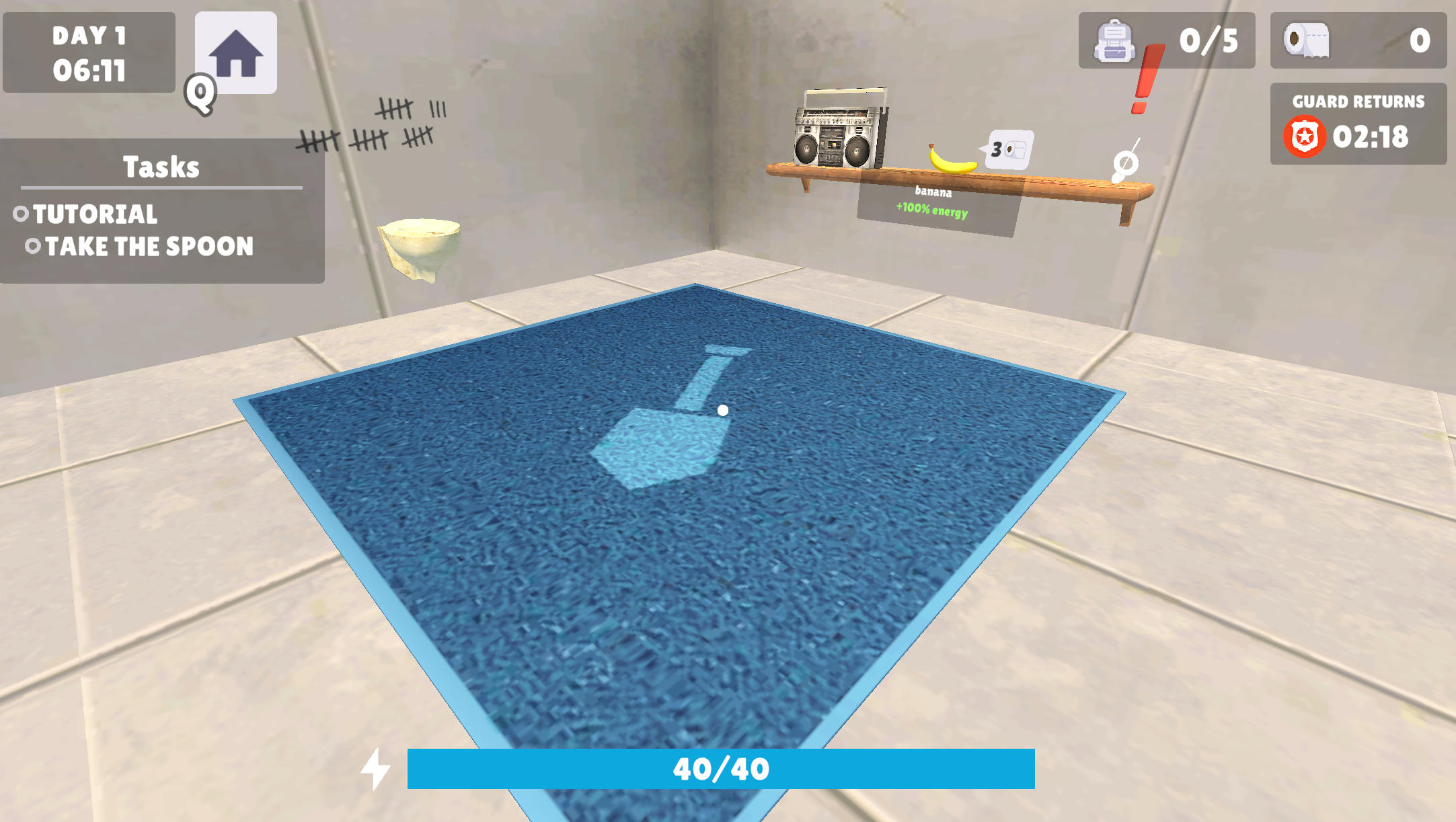This screenshot has height=822, width=1456.
Task: Toggle the Q hotkey indicator
Action: click(x=198, y=91)
